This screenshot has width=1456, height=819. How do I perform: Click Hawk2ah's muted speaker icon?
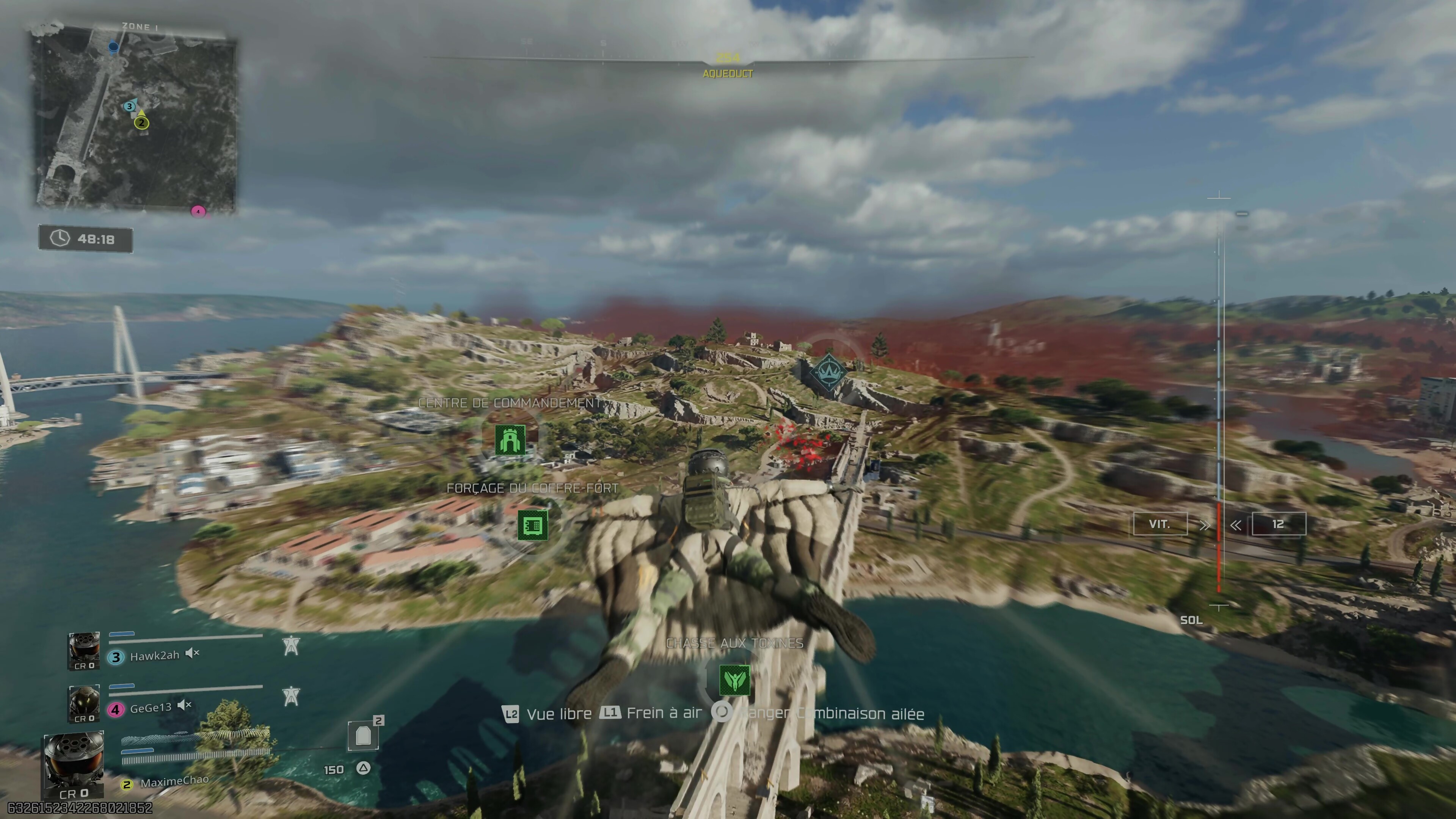tap(193, 653)
